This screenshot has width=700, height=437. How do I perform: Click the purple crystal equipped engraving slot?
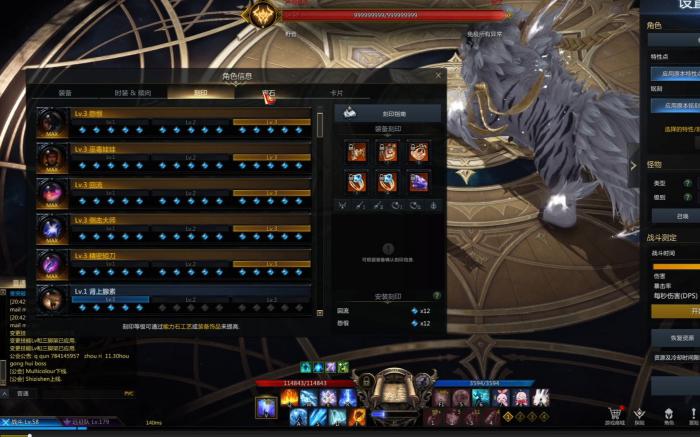click(x=419, y=181)
